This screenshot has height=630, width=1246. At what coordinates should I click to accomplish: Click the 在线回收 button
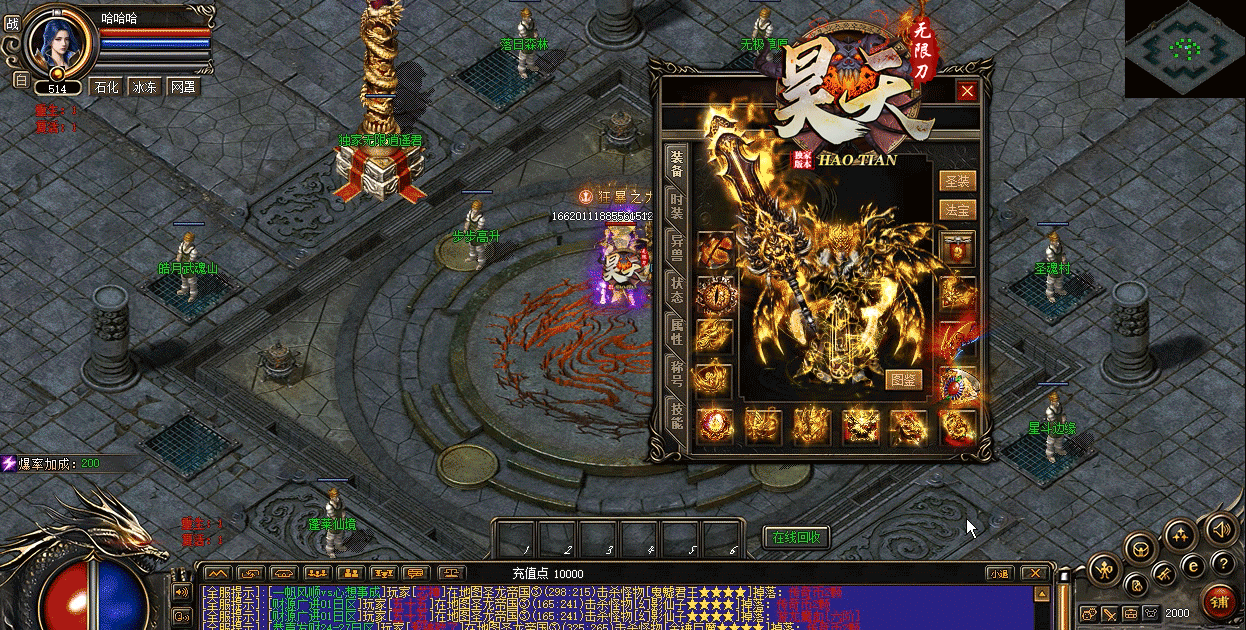coord(796,537)
